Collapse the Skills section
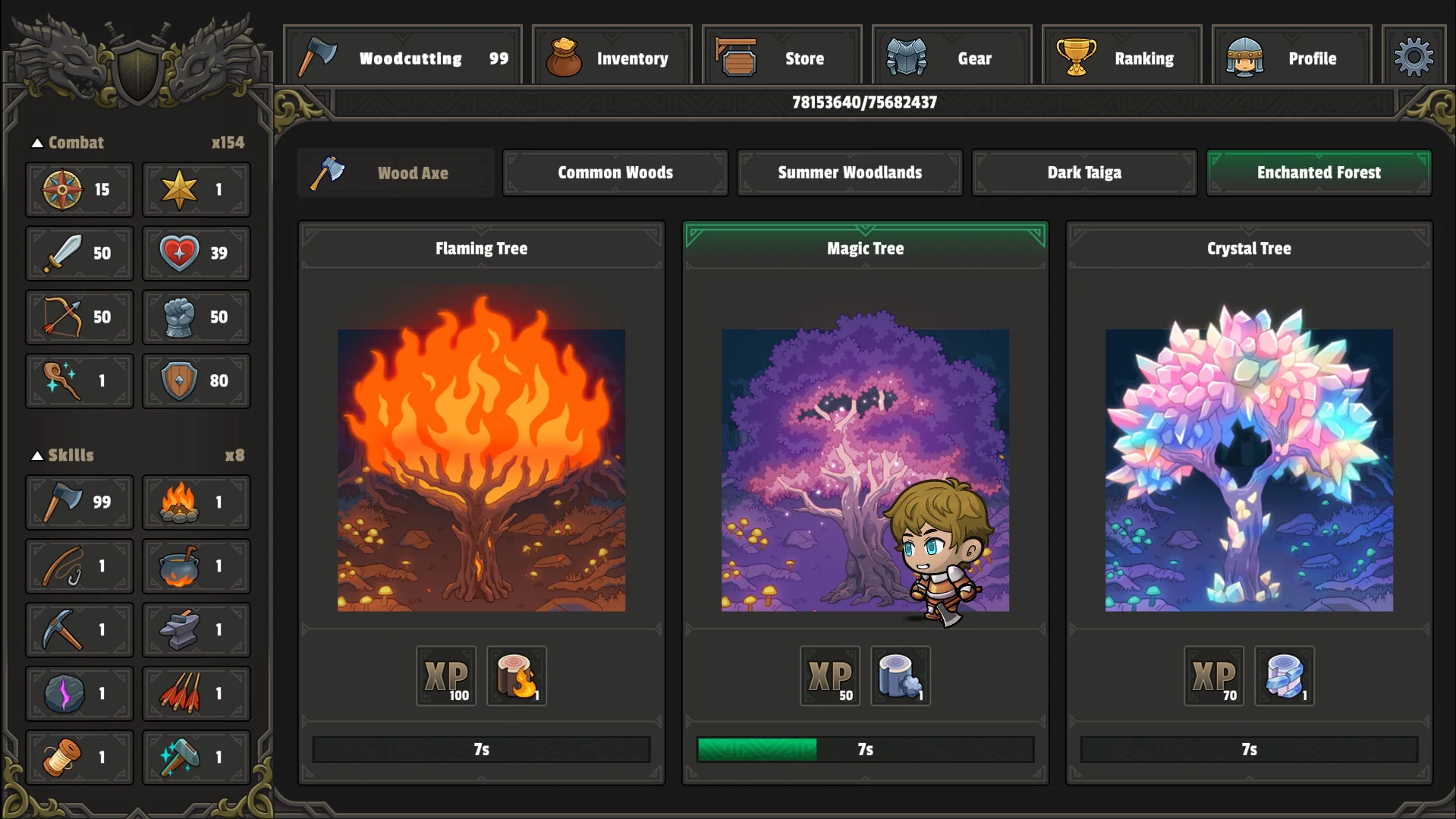Viewport: 1456px width, 819px height. [37, 455]
